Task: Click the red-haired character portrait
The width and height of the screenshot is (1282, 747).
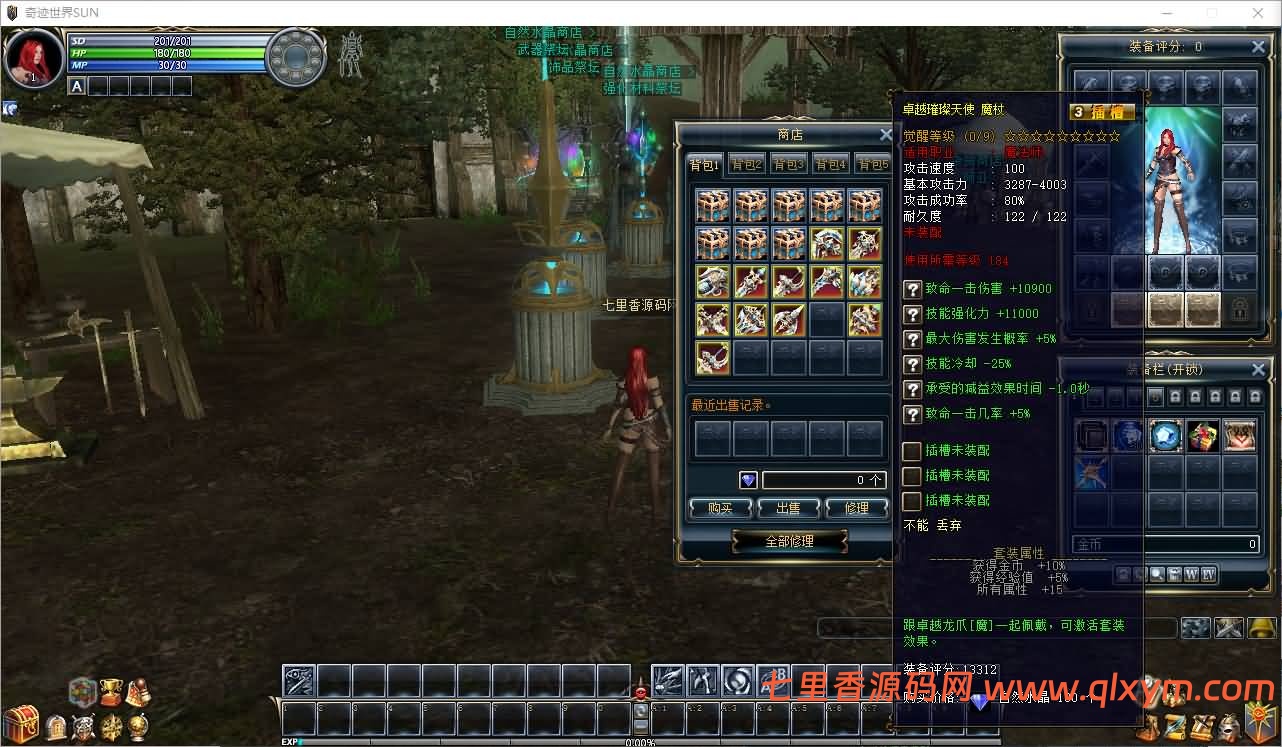Action: pyautogui.click(x=34, y=58)
